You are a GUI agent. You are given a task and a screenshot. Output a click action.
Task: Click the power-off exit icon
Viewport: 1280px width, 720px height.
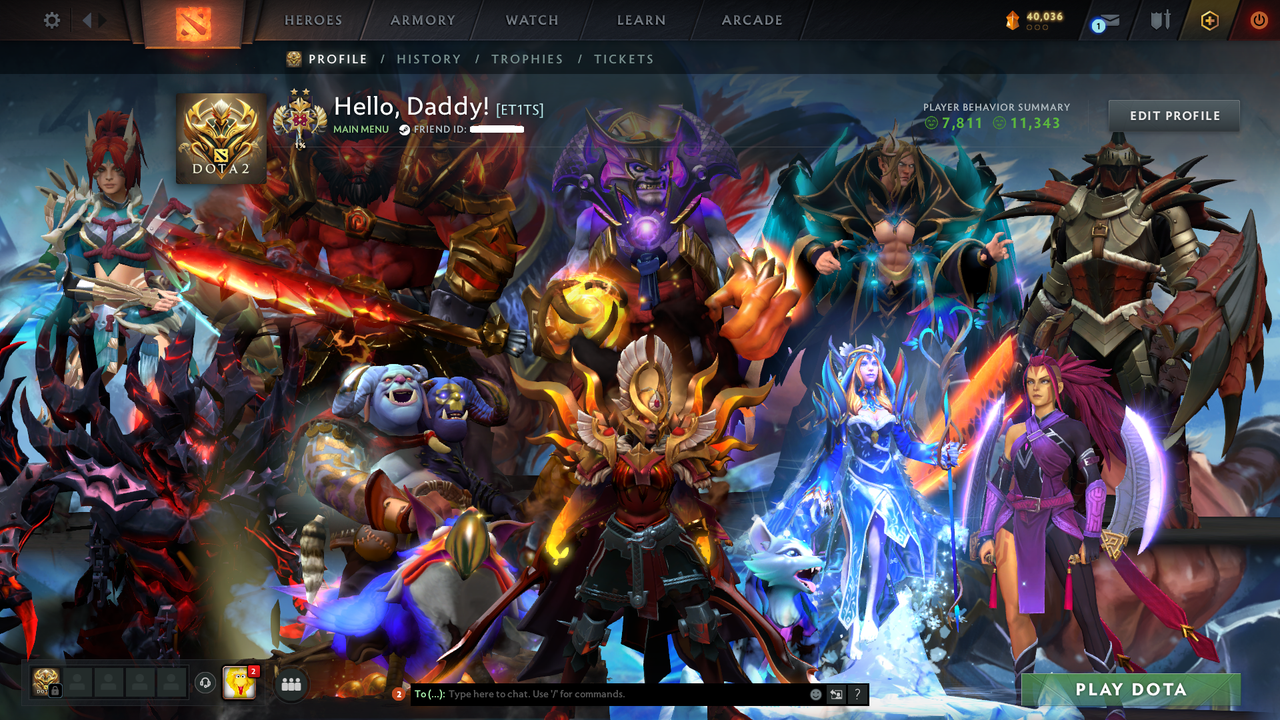pyautogui.click(x=1258, y=20)
